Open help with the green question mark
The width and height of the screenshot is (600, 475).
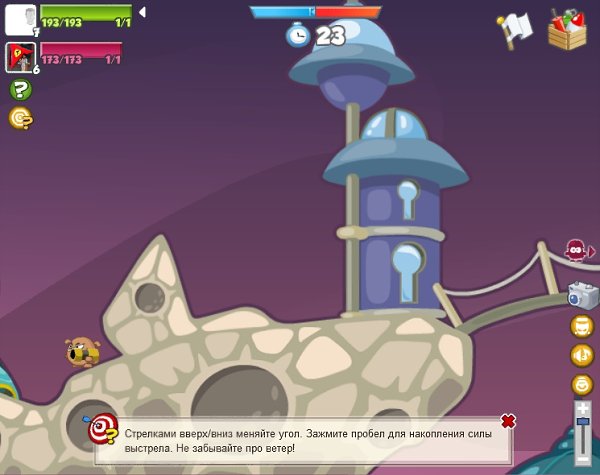click(20, 90)
